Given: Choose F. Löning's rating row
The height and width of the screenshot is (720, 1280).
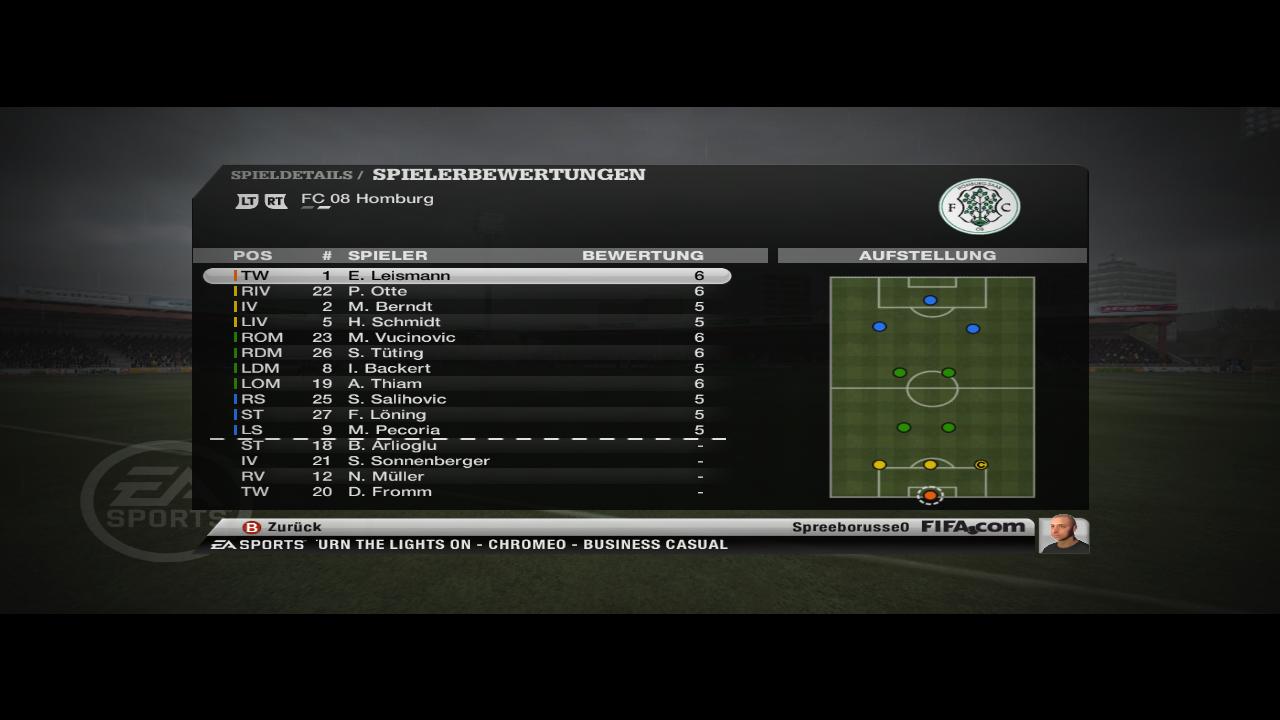Looking at the screenshot, I should (x=467, y=415).
